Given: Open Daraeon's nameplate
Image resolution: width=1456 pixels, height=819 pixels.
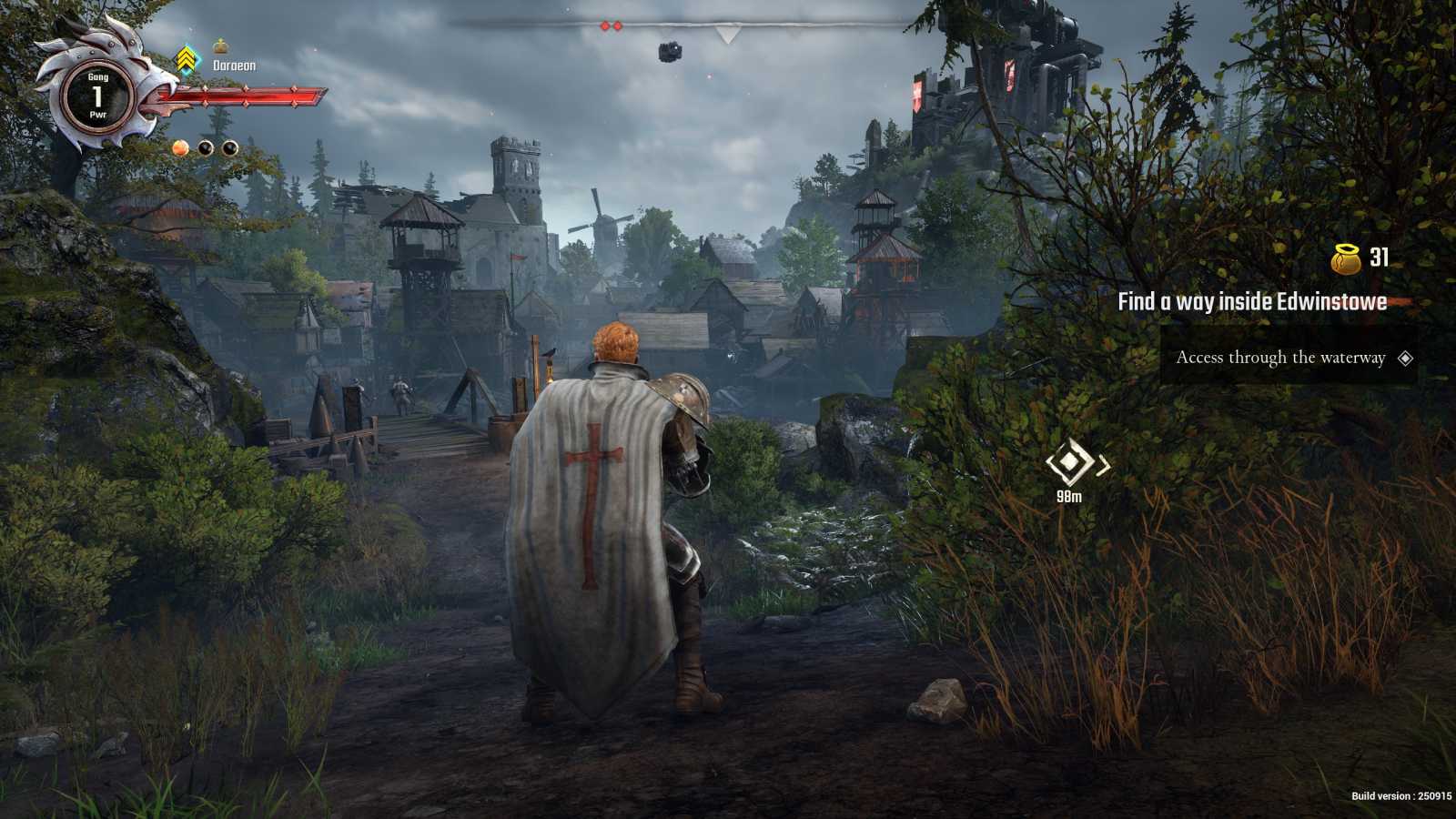Looking at the screenshot, I should 234,66.
